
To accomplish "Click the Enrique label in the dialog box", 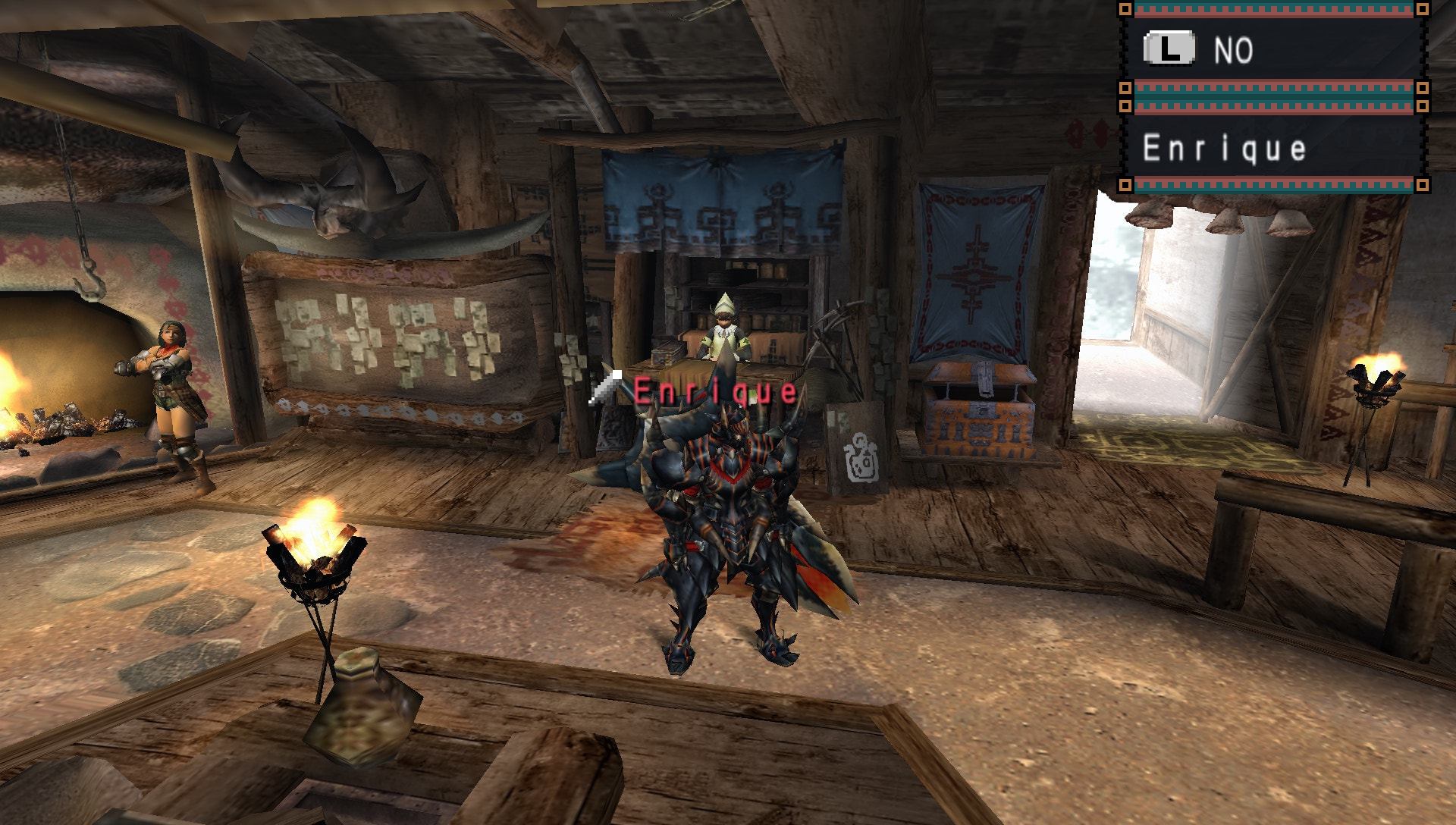I will click(1223, 149).
